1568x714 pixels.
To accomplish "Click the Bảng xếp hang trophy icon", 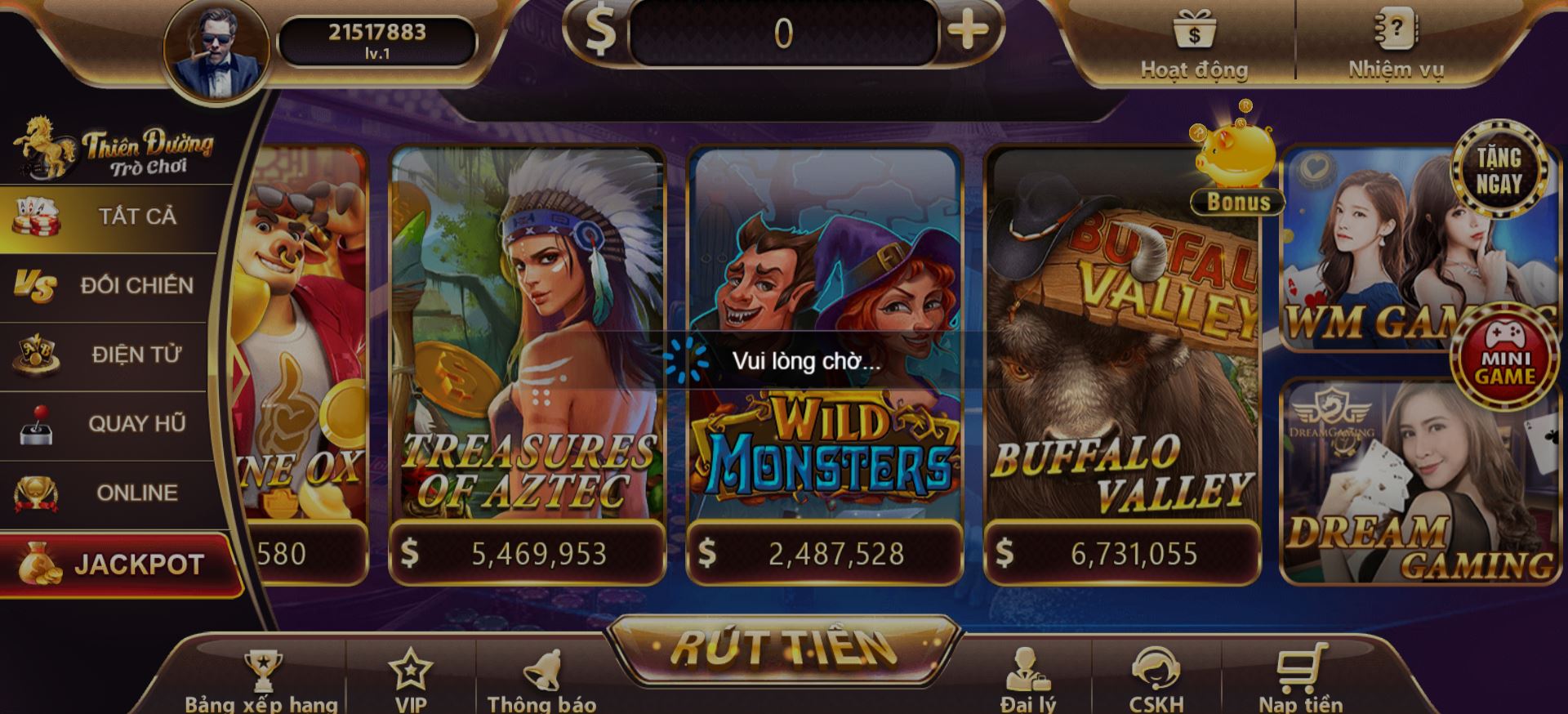I will [263, 670].
